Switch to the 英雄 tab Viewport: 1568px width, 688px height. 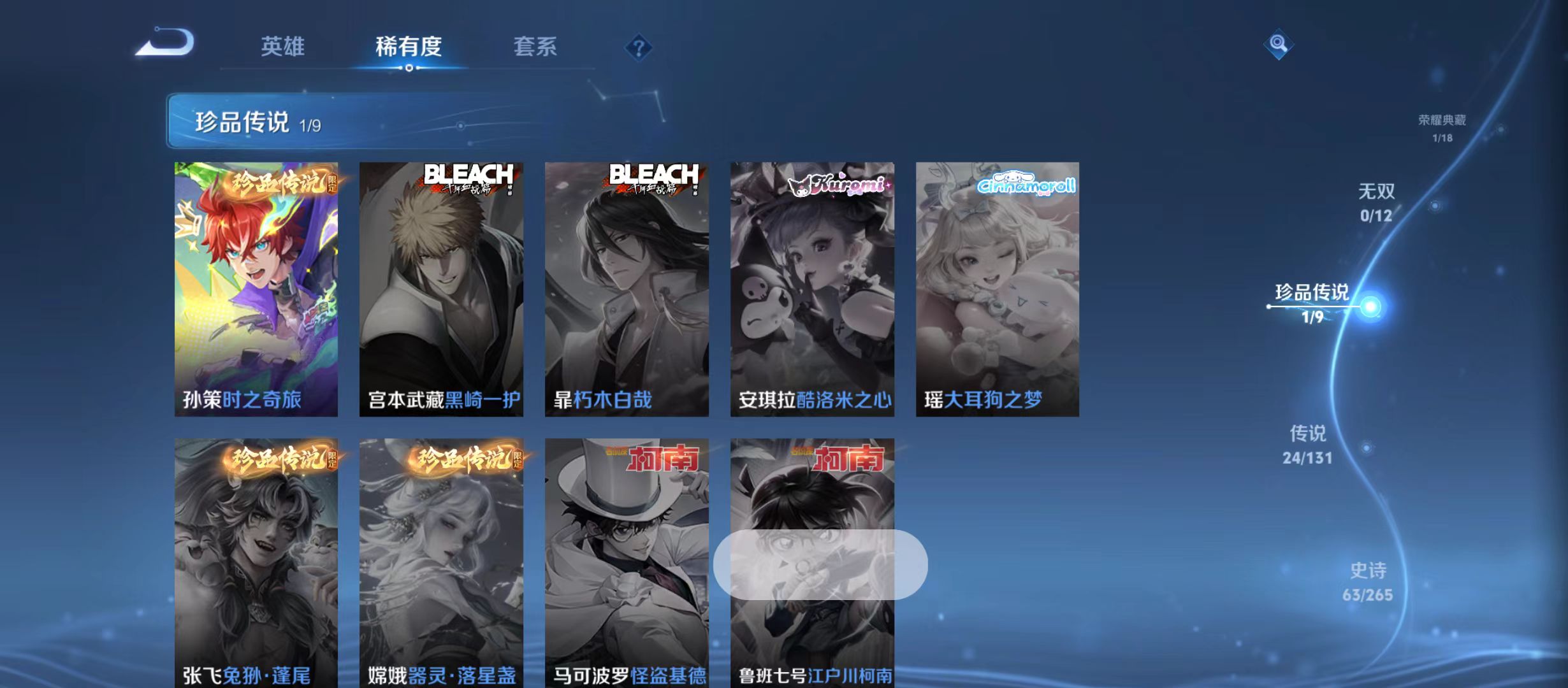283,47
